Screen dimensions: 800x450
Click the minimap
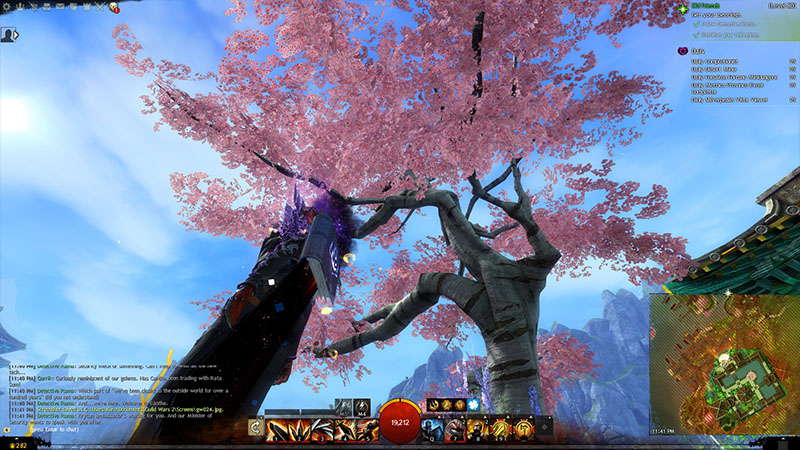(722, 358)
